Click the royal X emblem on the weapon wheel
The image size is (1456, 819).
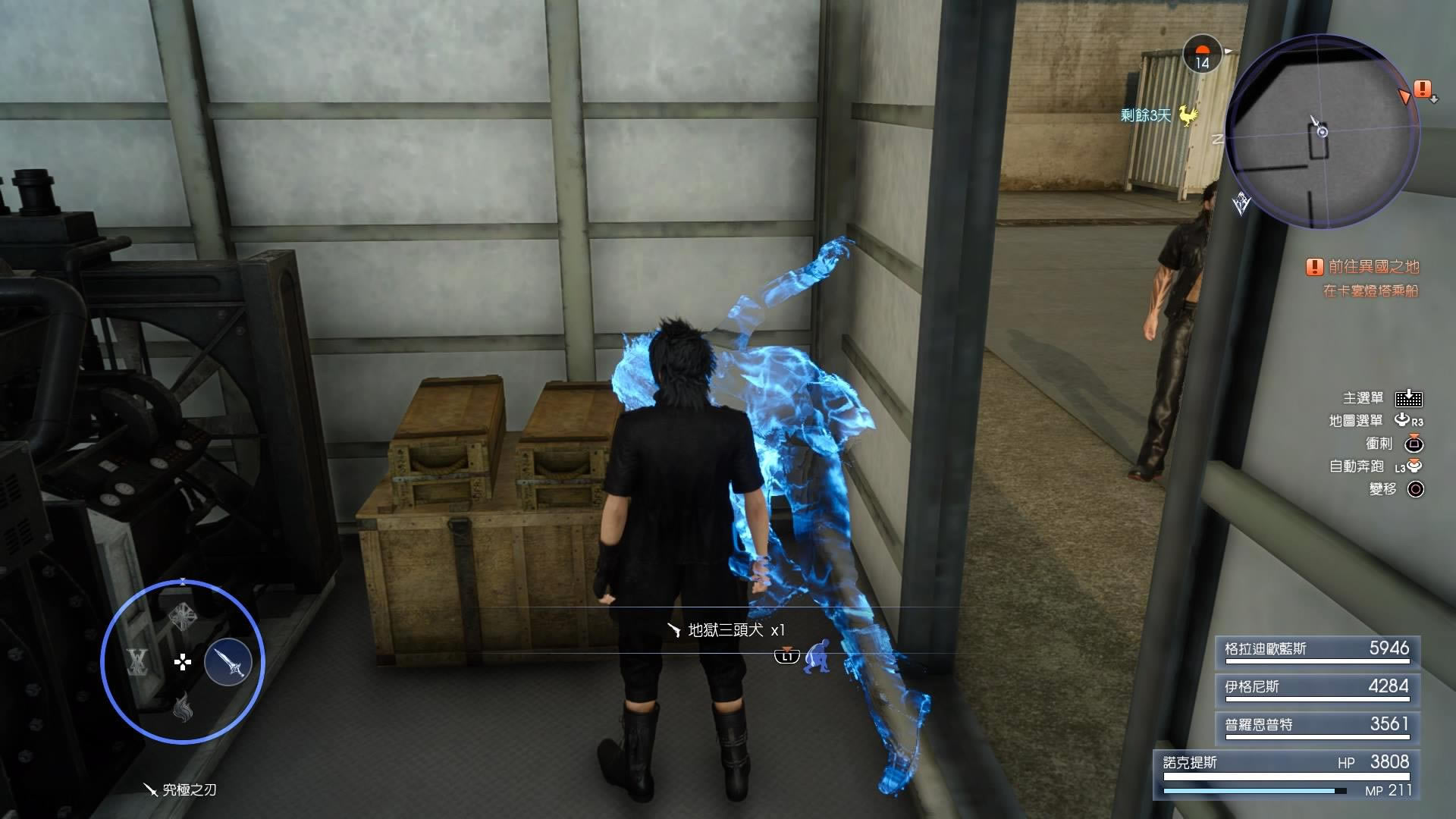coord(136,663)
